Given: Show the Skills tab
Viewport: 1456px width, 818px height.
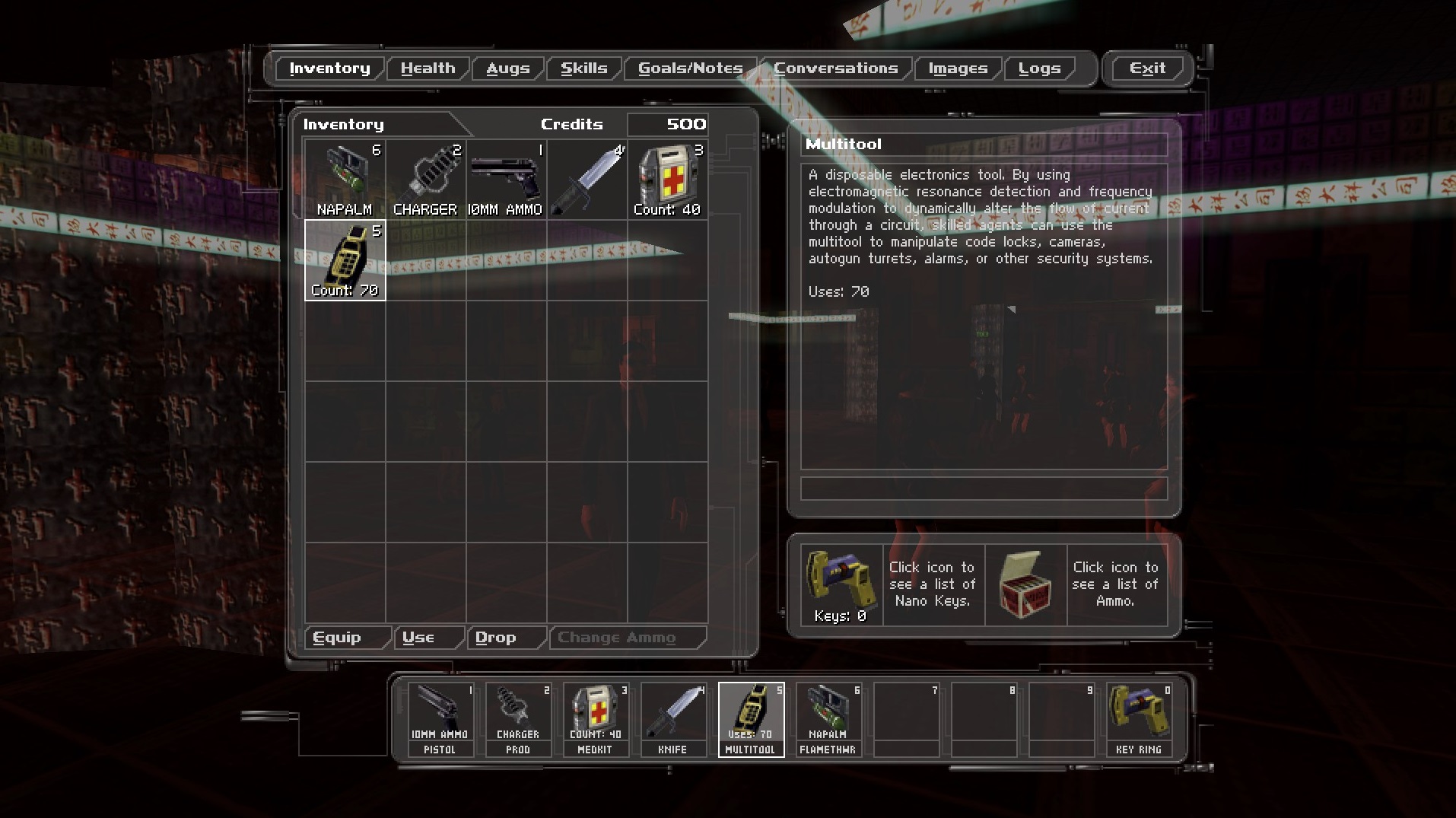Looking at the screenshot, I should pos(583,68).
